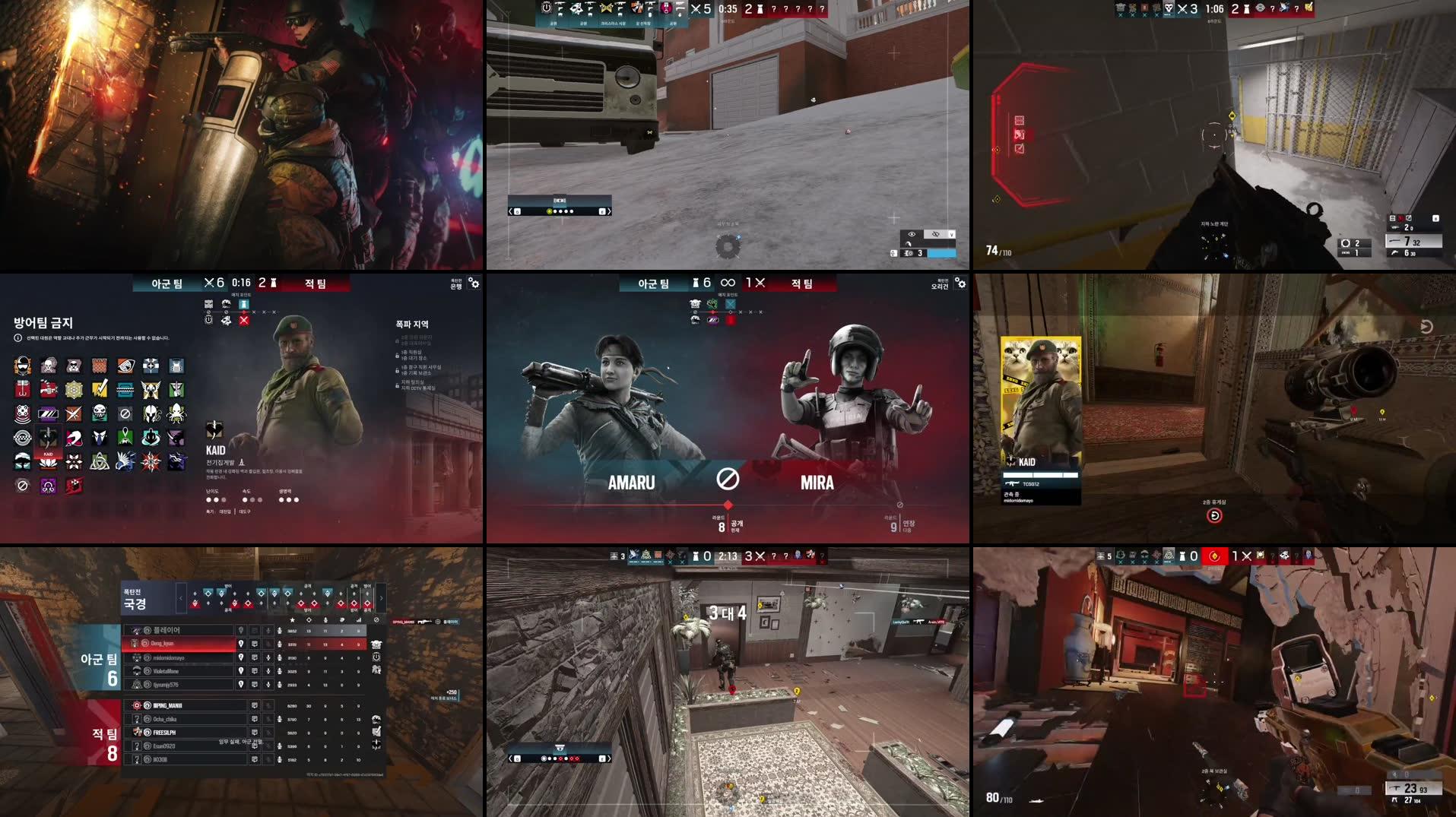This screenshot has height=817, width=1456.
Task: Click the Maestro evil-eye operator icon
Action: (125, 364)
